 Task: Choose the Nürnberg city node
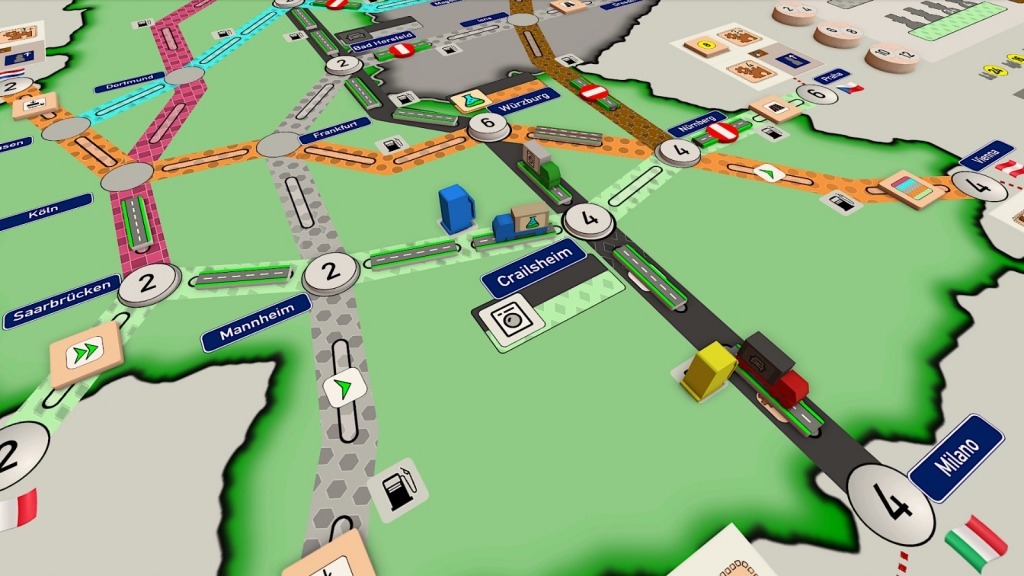point(679,152)
